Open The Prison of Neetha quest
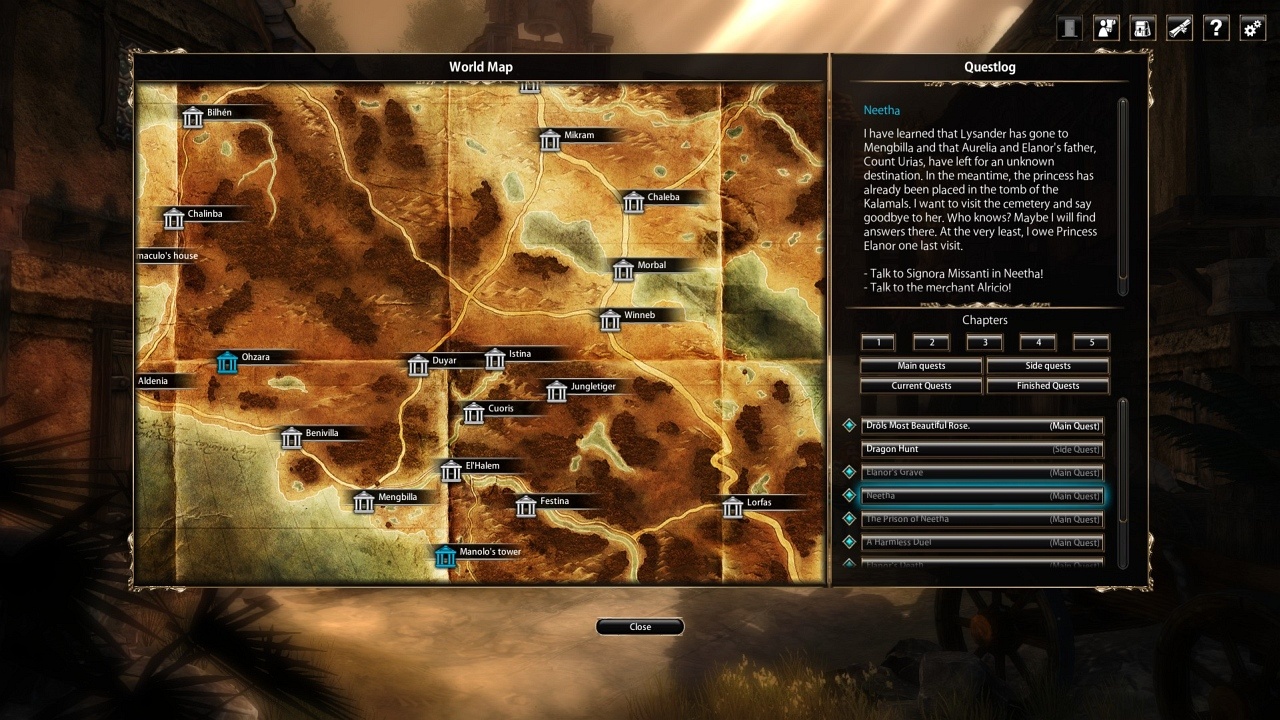Screen dimensions: 1280x720 pyautogui.click(x=982, y=520)
